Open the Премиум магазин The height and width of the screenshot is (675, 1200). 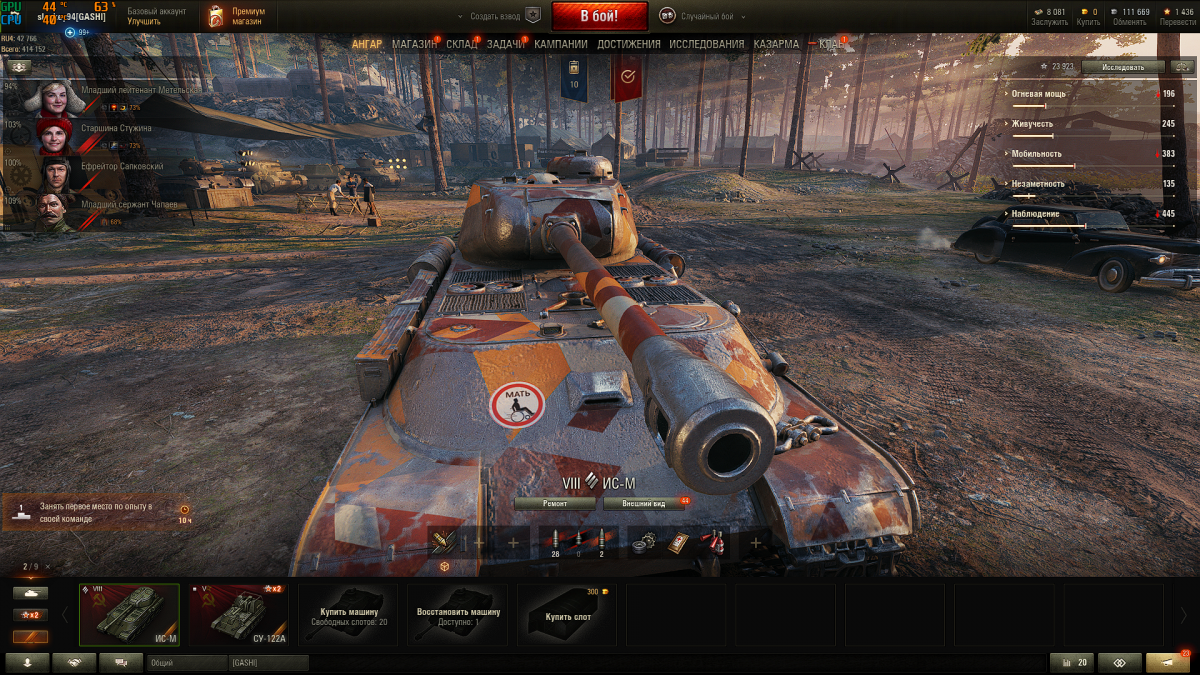pos(237,16)
